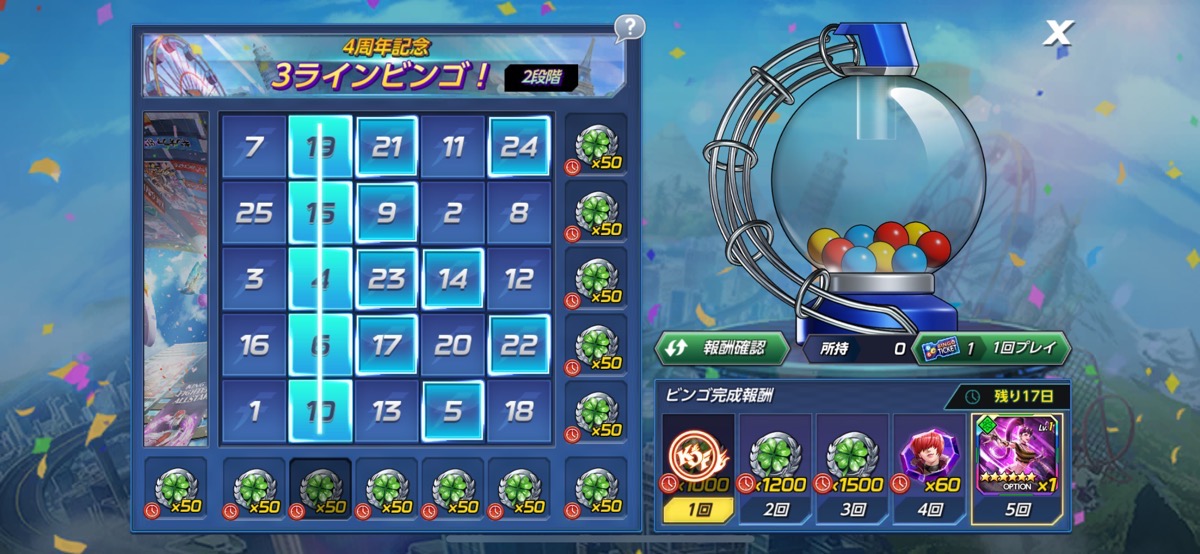Screen dimensions: 1200x554
Task: Select bingo tile number 16
Action: (254, 345)
